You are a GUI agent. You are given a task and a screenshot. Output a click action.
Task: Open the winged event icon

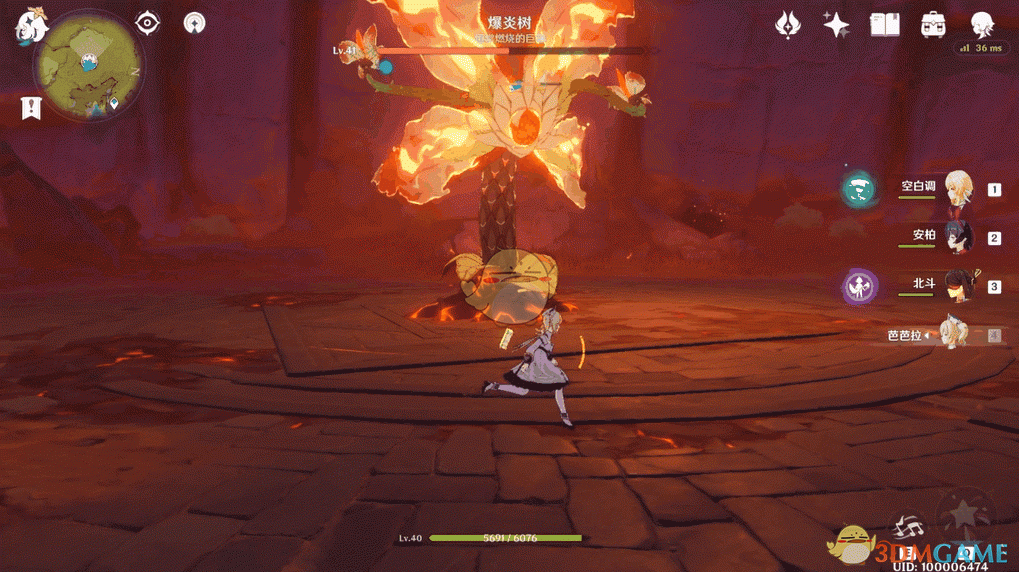click(789, 24)
